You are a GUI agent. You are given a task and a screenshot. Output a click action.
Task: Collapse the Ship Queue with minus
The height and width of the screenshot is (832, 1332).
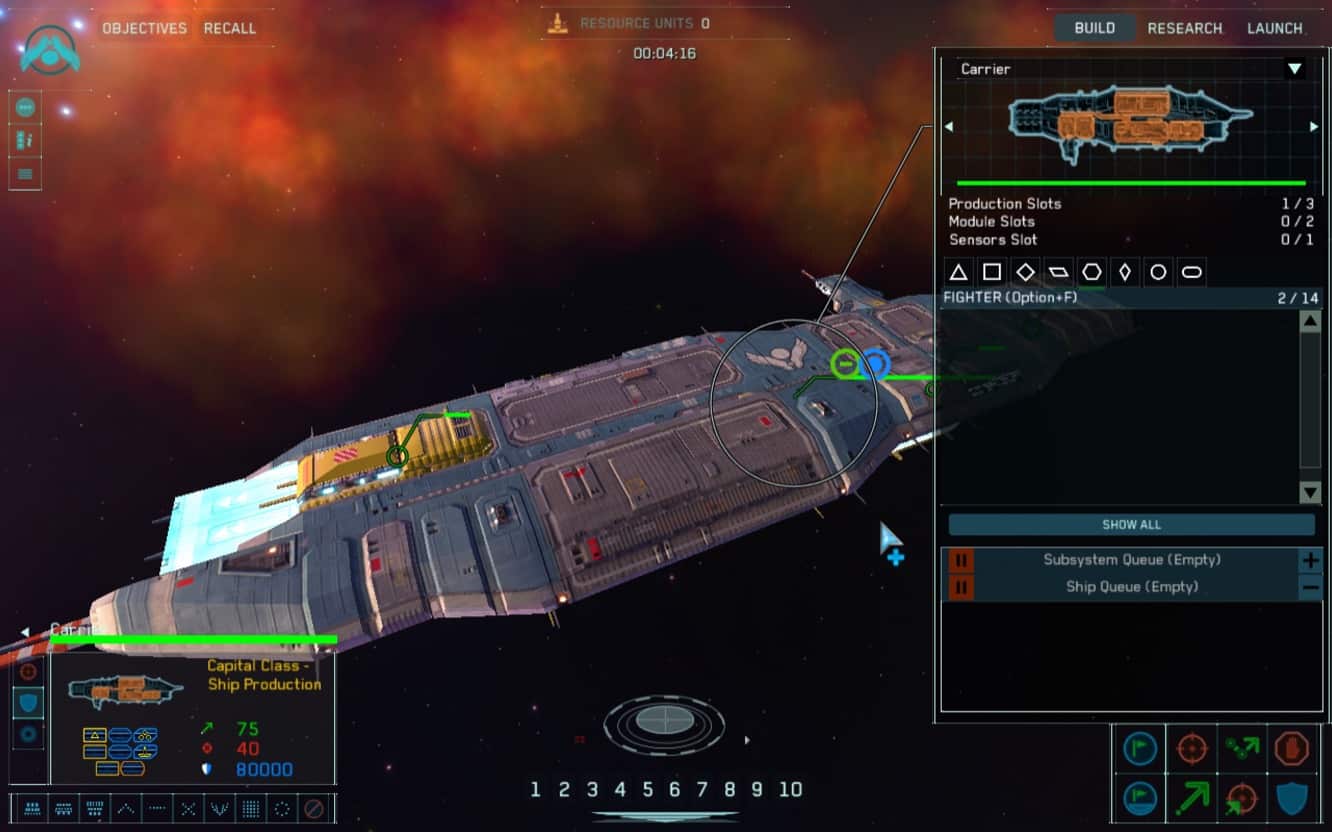(1310, 587)
